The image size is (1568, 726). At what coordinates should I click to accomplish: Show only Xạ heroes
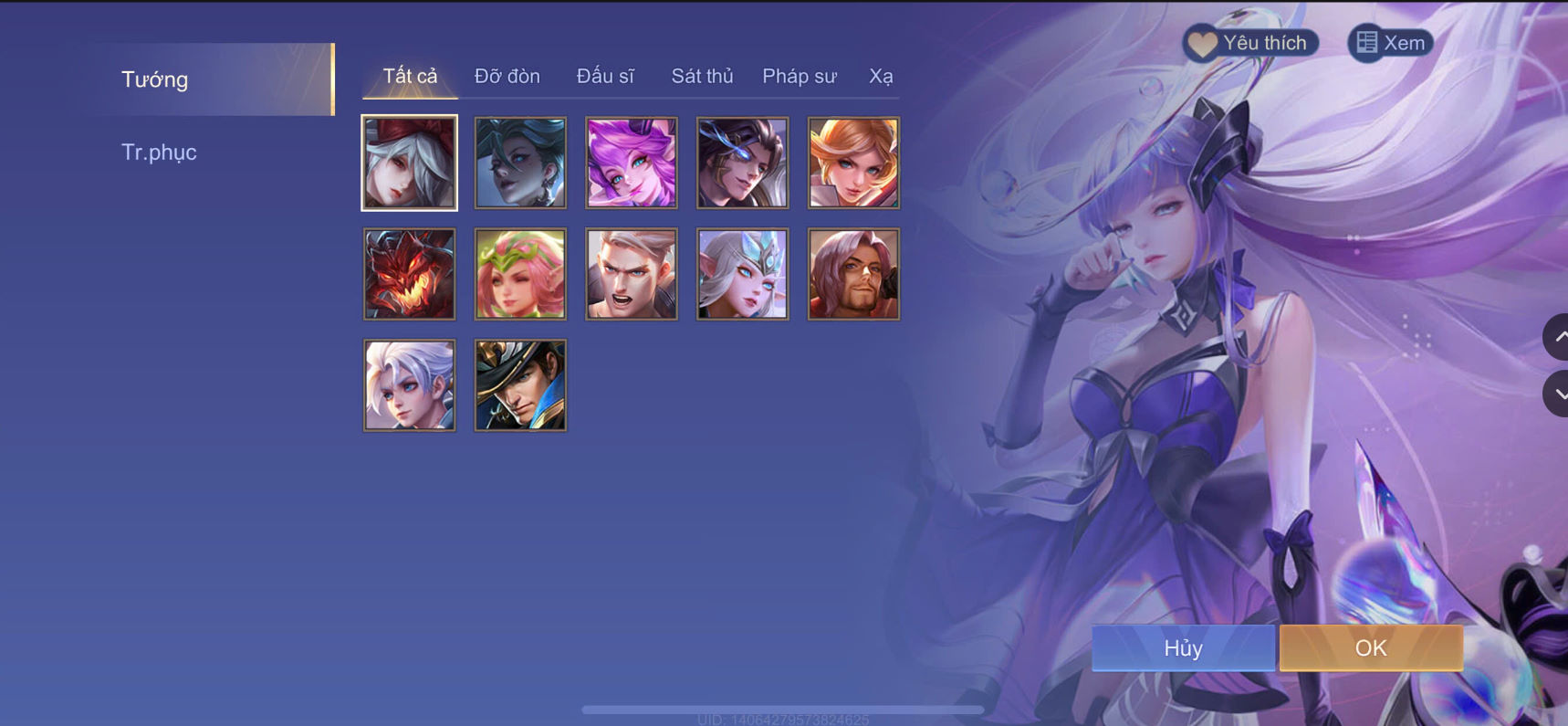tap(882, 76)
